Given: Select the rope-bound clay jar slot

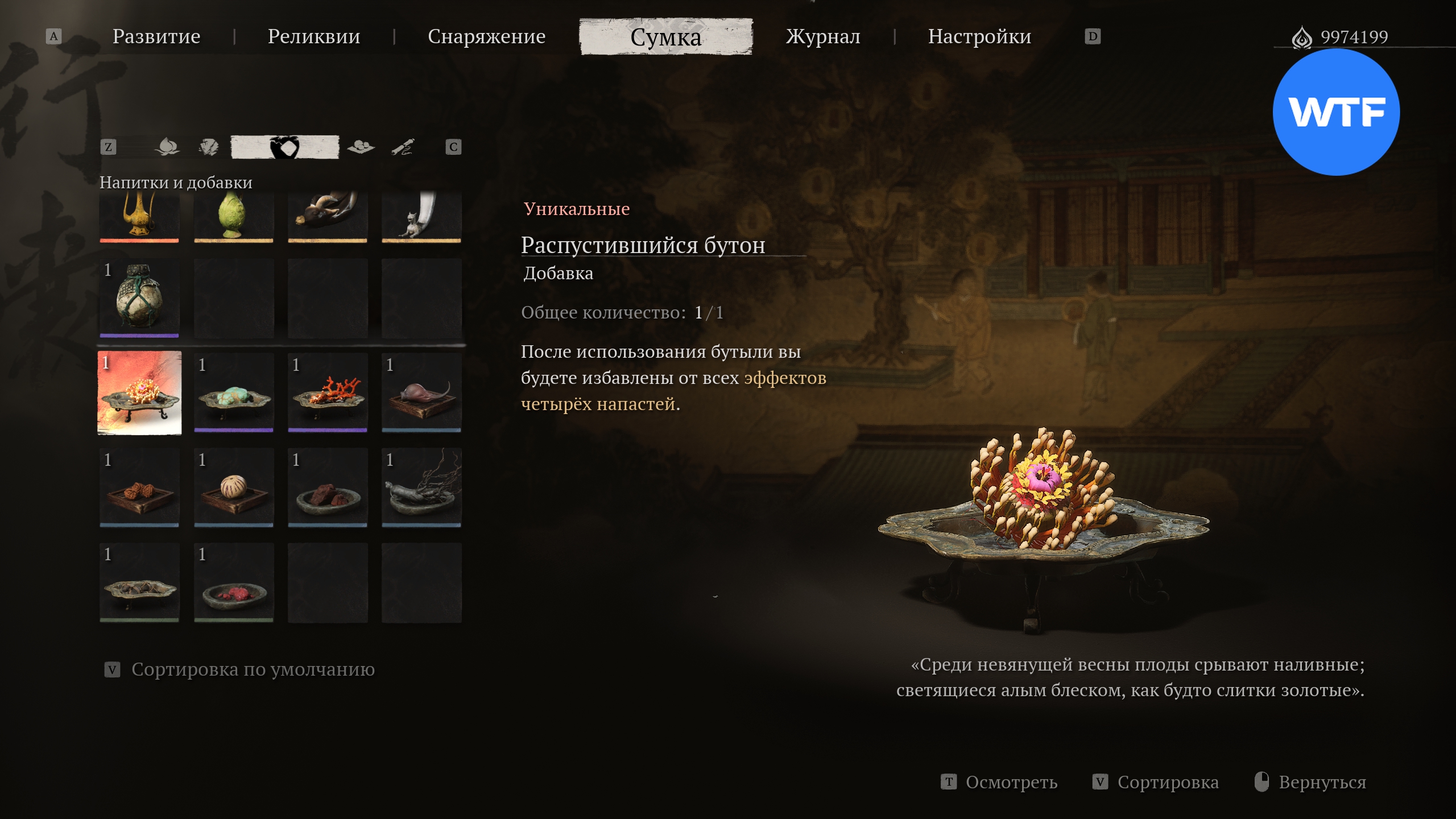Looking at the screenshot, I should point(139,298).
